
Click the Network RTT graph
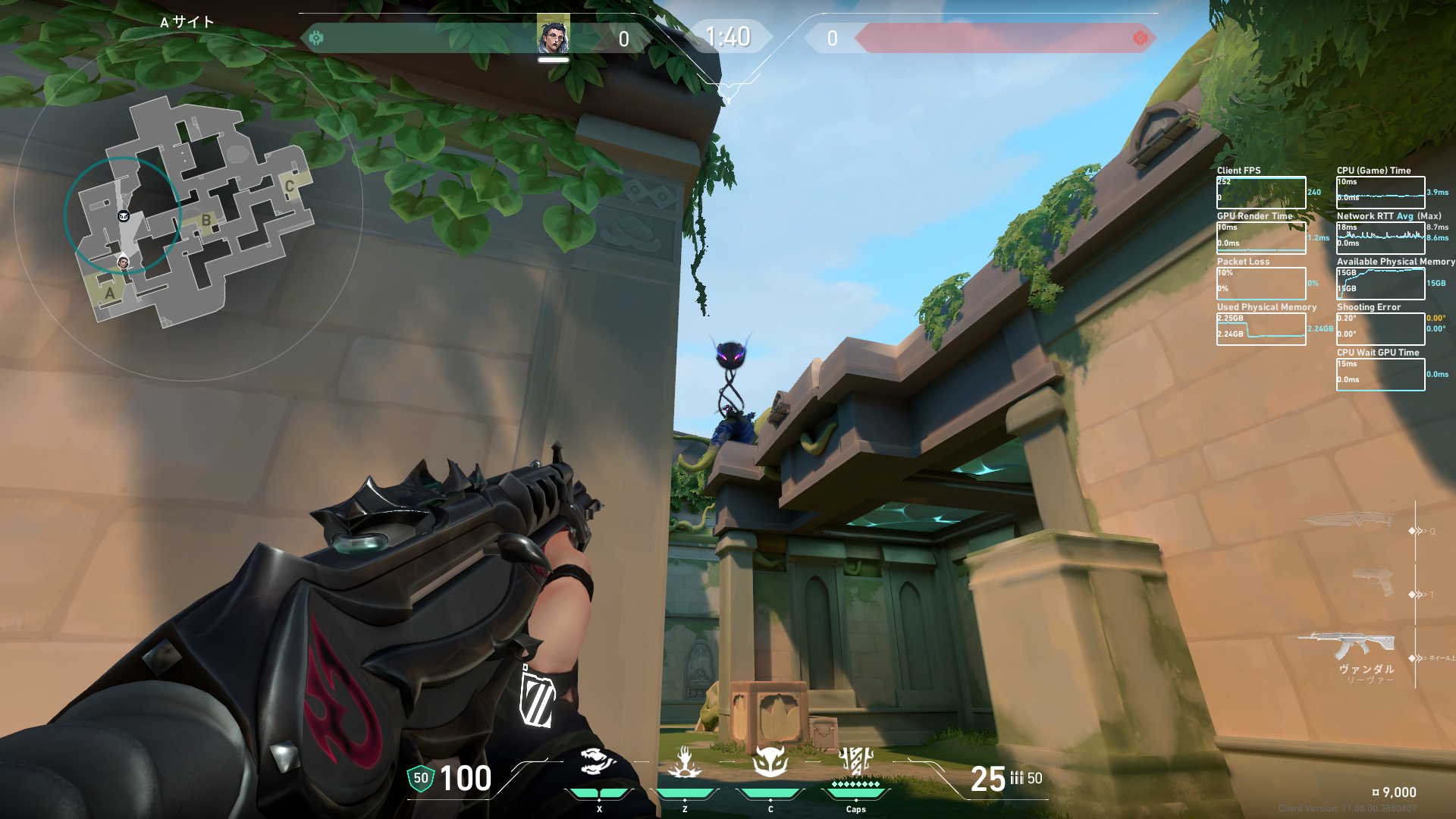[1380, 238]
